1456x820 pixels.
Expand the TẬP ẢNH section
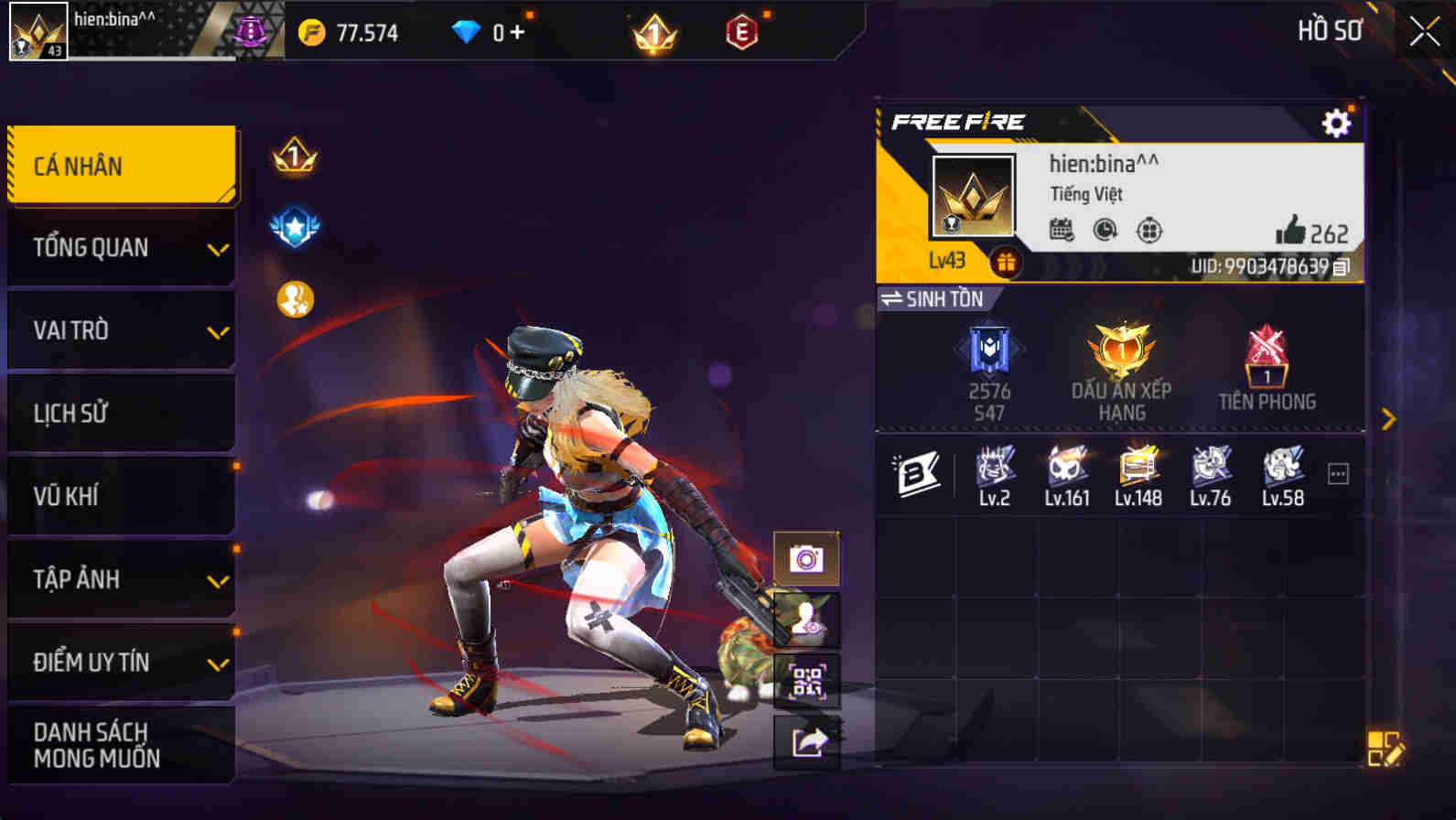(x=120, y=579)
